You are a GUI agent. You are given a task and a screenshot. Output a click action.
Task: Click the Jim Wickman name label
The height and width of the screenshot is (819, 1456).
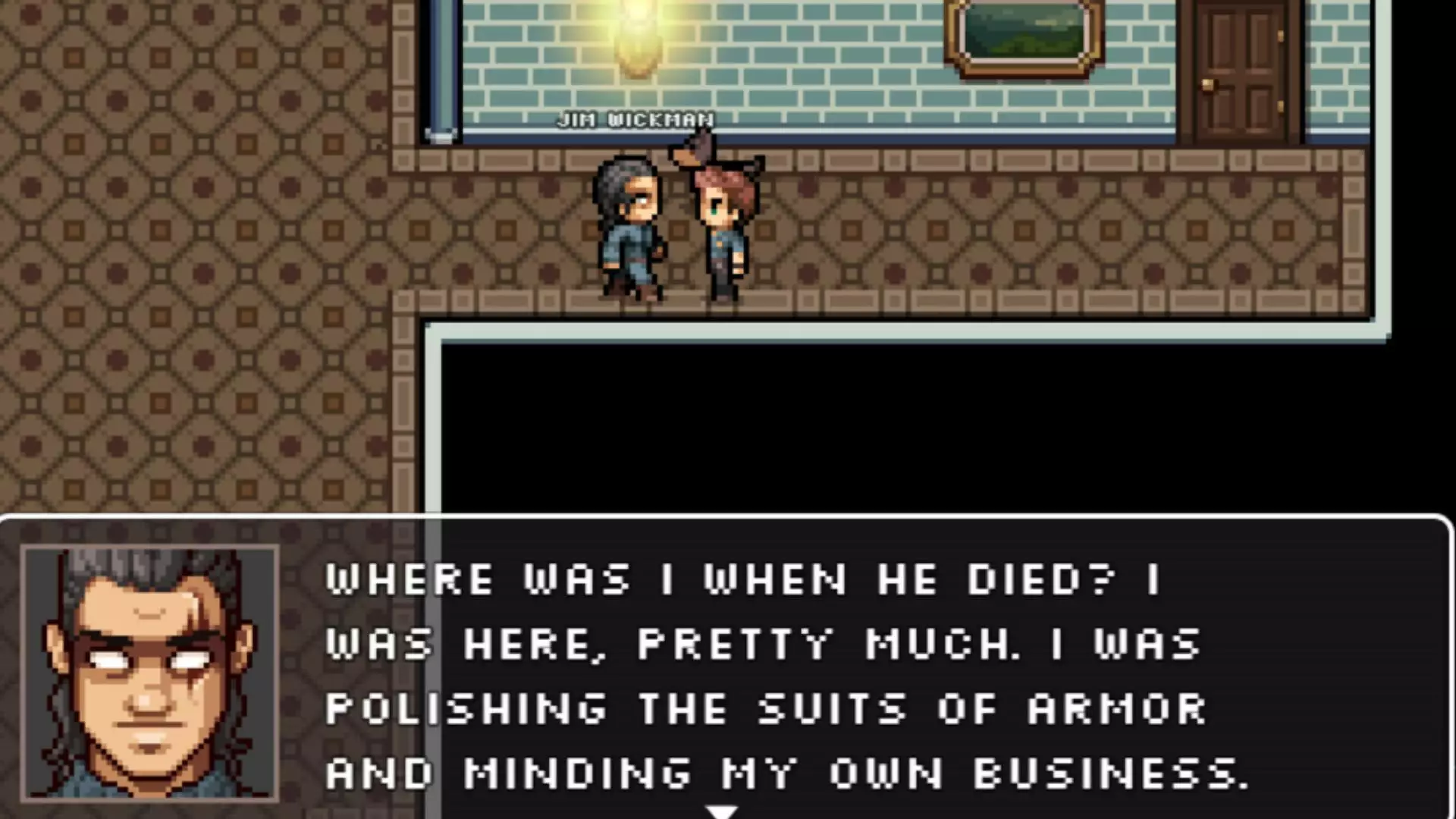coord(635,119)
